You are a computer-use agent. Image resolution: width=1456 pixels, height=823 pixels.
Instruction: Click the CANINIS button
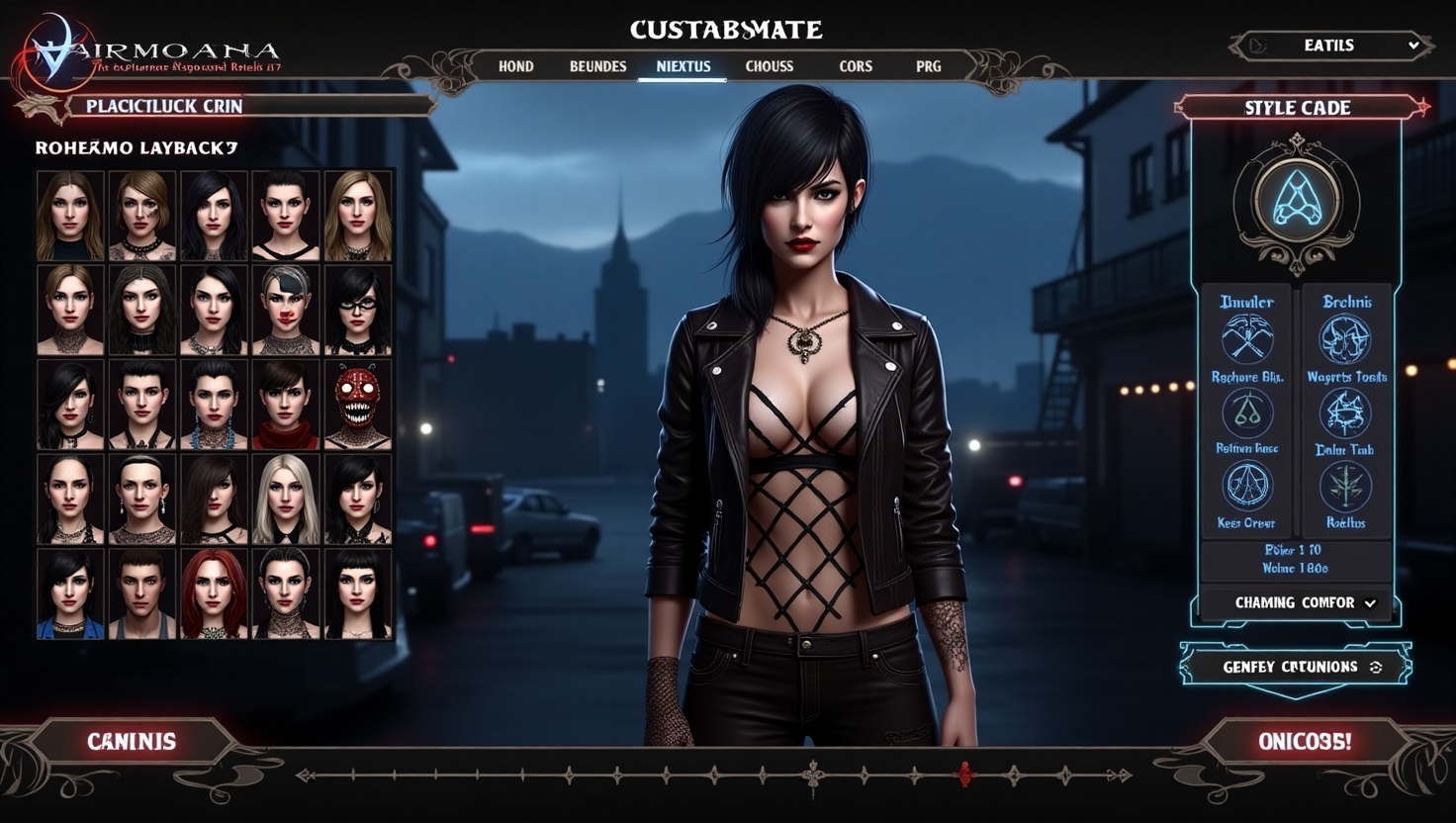(x=132, y=741)
